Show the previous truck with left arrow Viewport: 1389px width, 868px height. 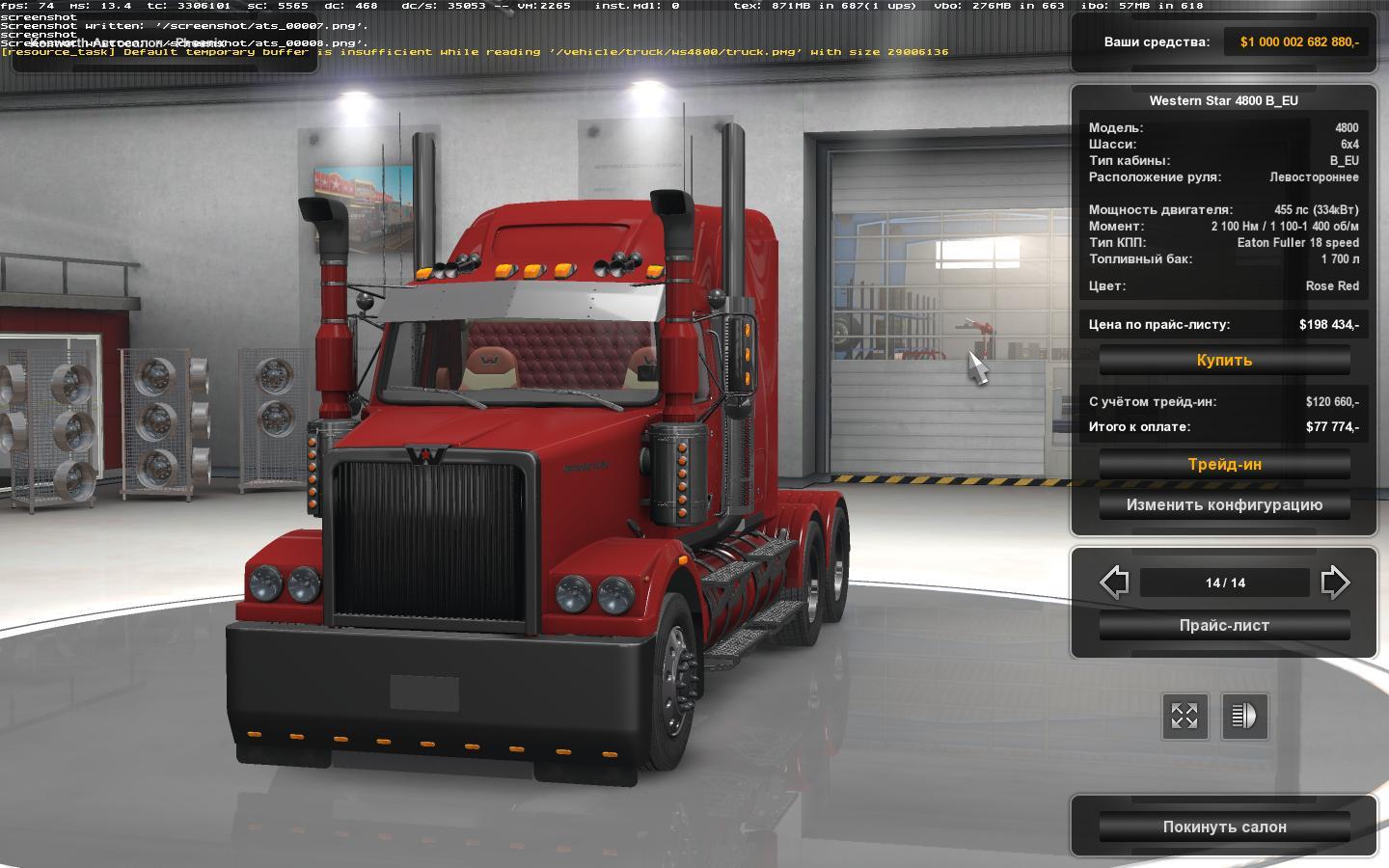pyautogui.click(x=1114, y=583)
